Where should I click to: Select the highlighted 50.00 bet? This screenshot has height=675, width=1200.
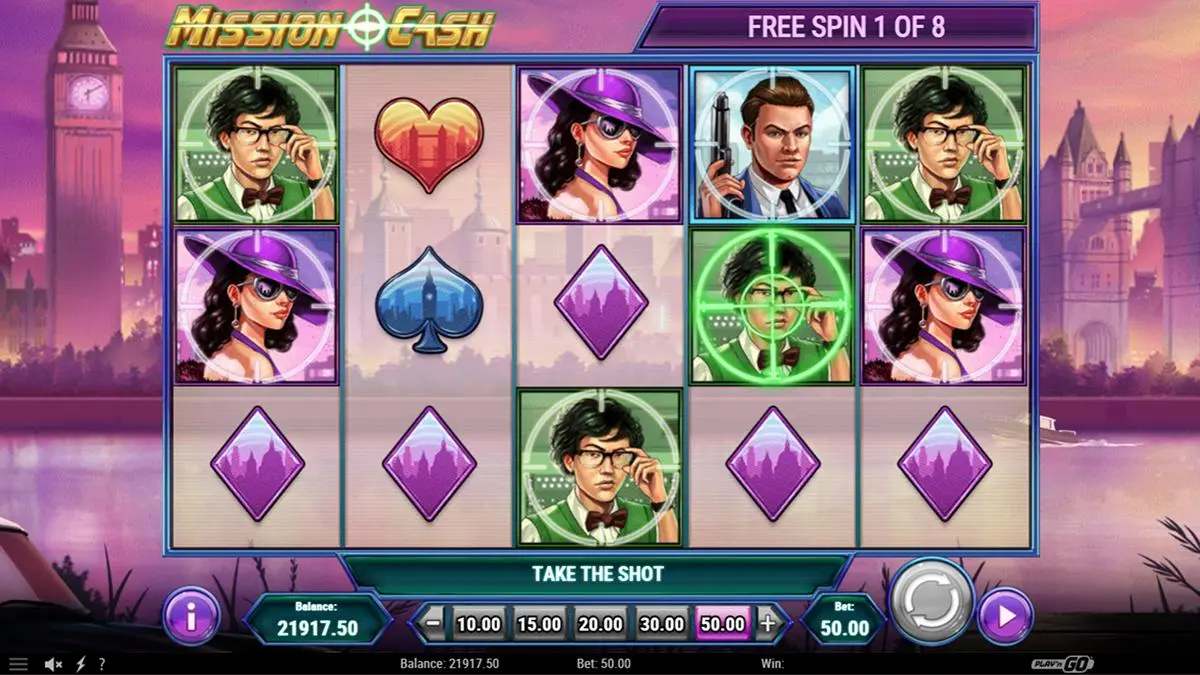click(722, 624)
